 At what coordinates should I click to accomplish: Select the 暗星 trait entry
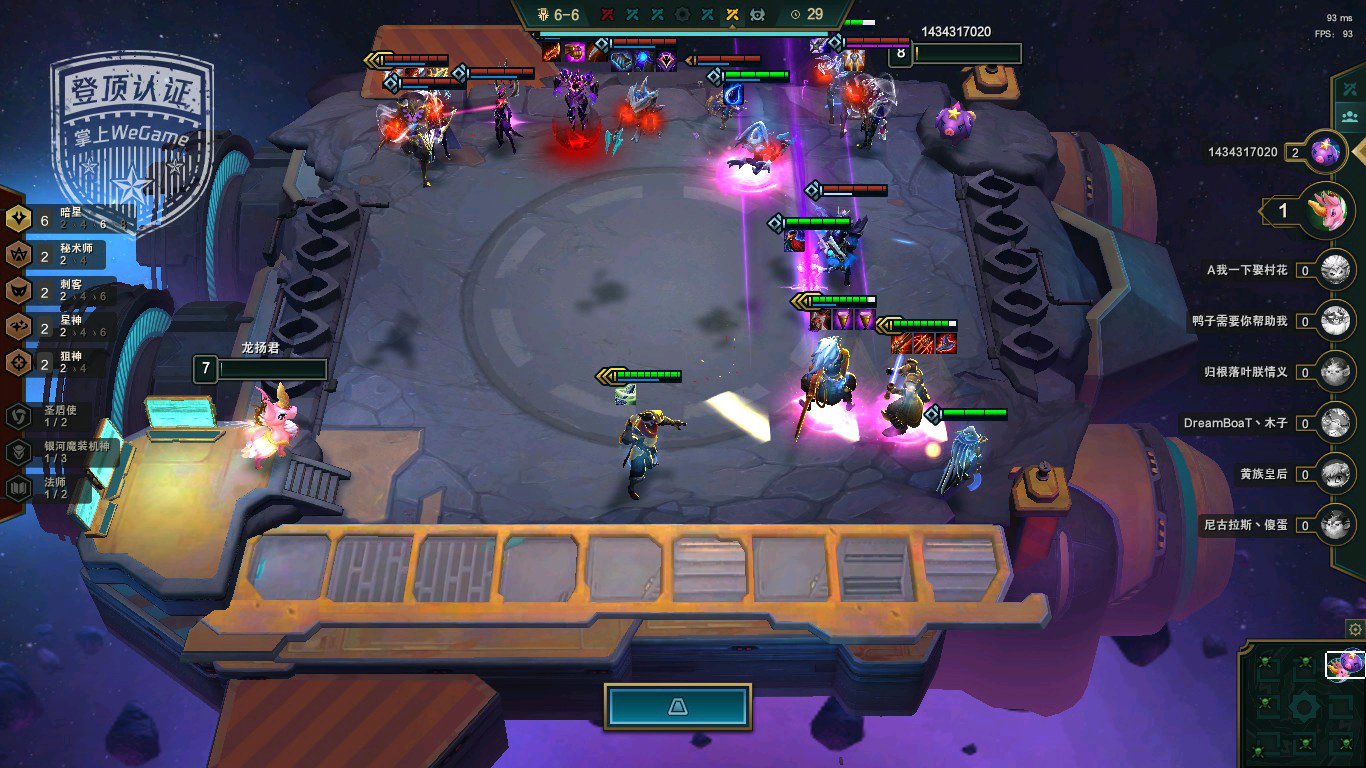pyautogui.click(x=60, y=218)
